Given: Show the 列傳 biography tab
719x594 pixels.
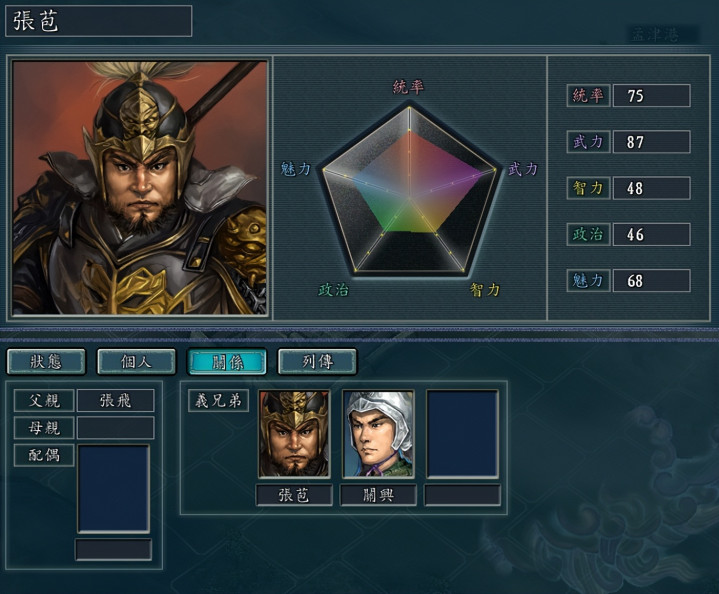Looking at the screenshot, I should 316,361.
